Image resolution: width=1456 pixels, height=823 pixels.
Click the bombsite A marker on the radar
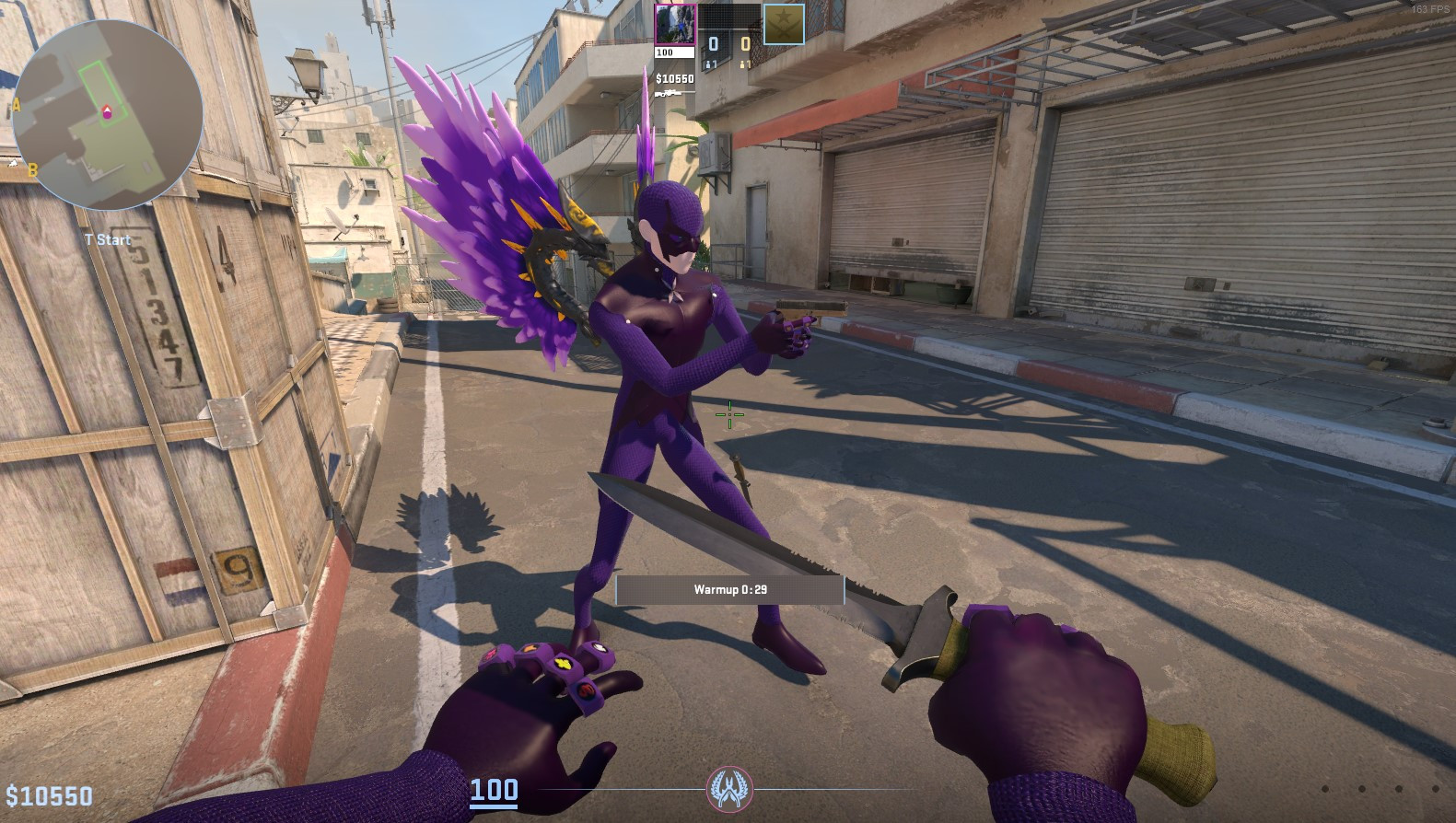(17, 104)
